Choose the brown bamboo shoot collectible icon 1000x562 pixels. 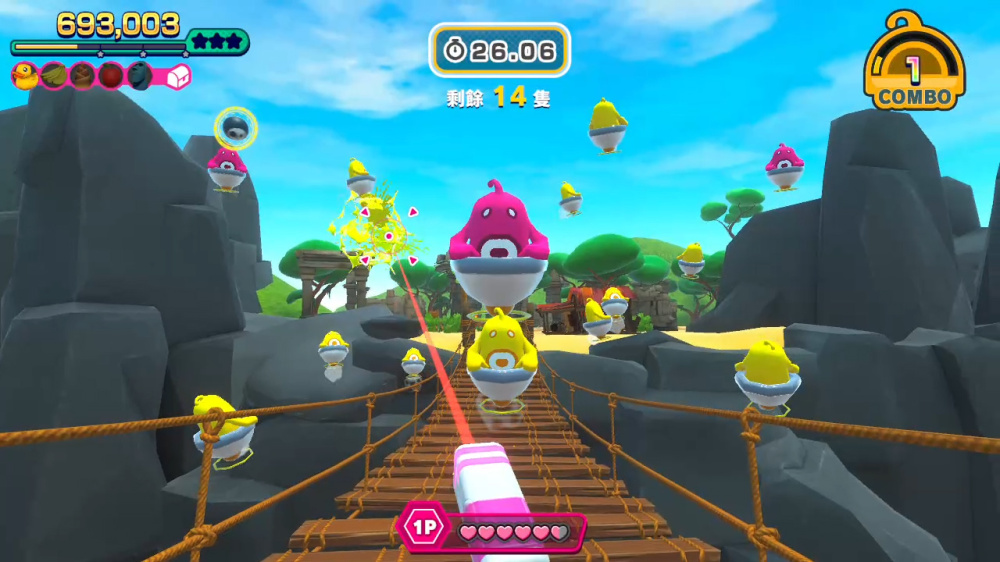pyautogui.click(x=83, y=75)
